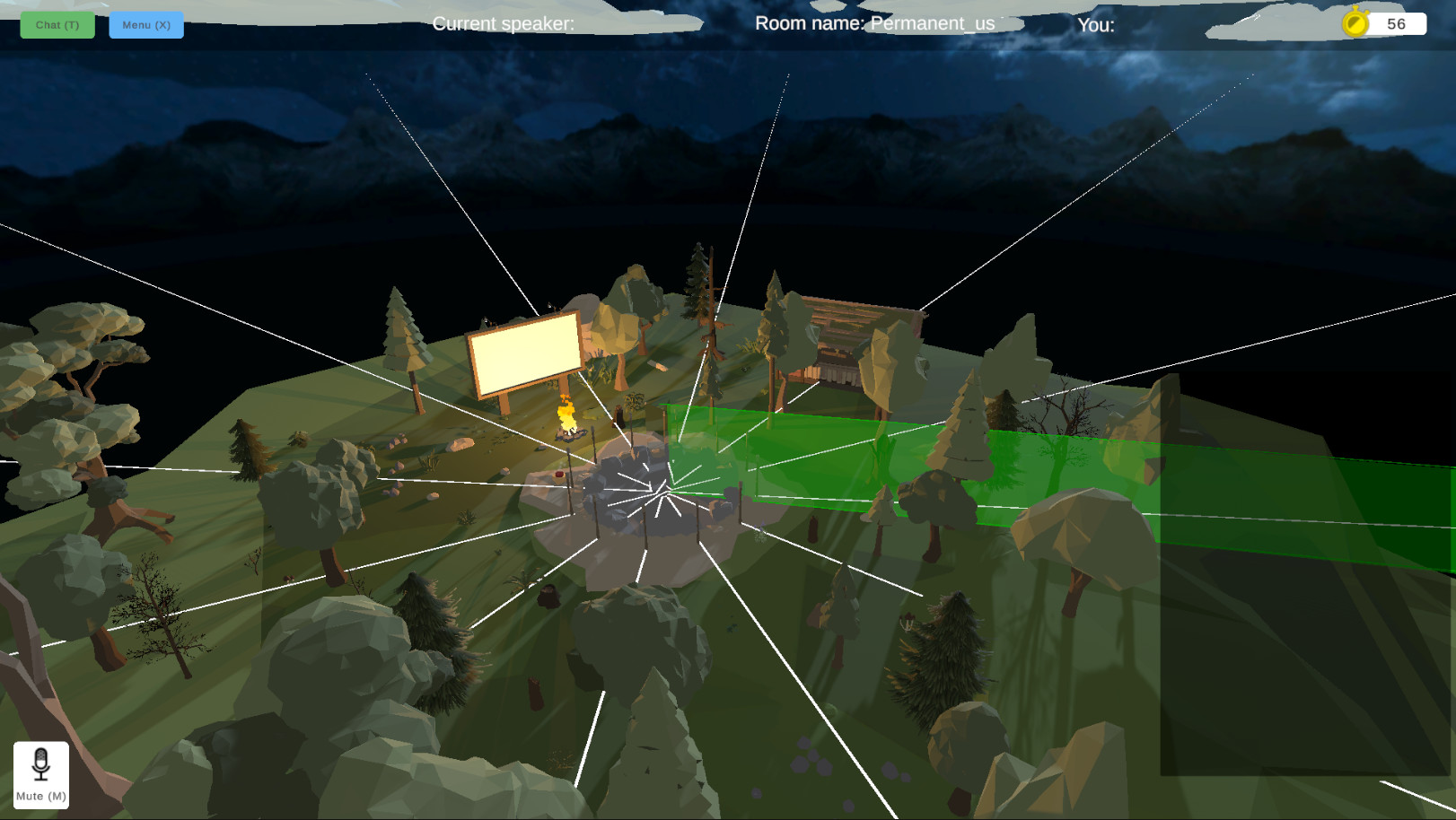Click the yellow stopwatch timer icon
This screenshot has height=820, width=1456.
pyautogui.click(x=1355, y=24)
